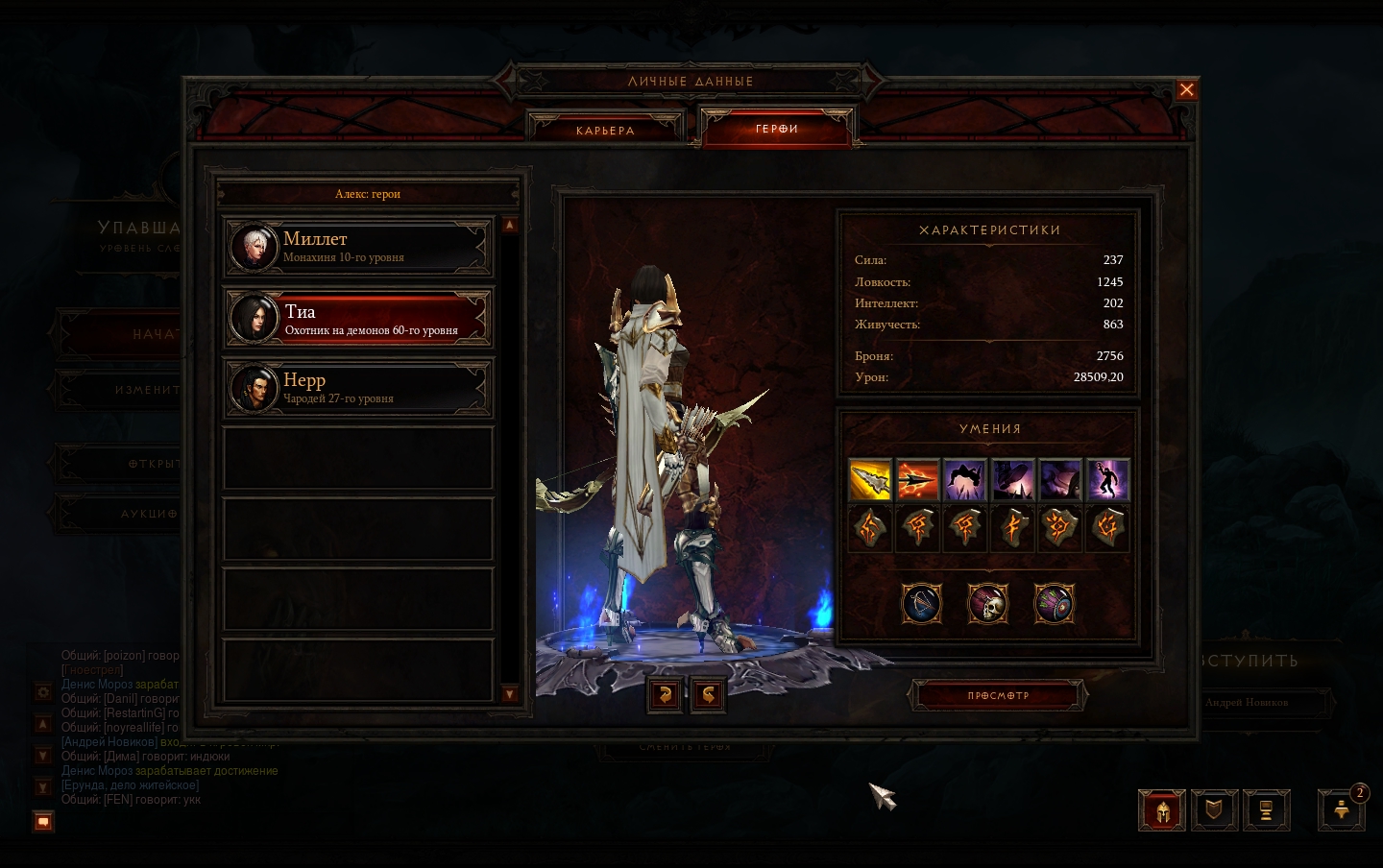Choose hero Тиа the demon hunter
Image resolution: width=1383 pixels, height=868 pixels.
point(357,319)
